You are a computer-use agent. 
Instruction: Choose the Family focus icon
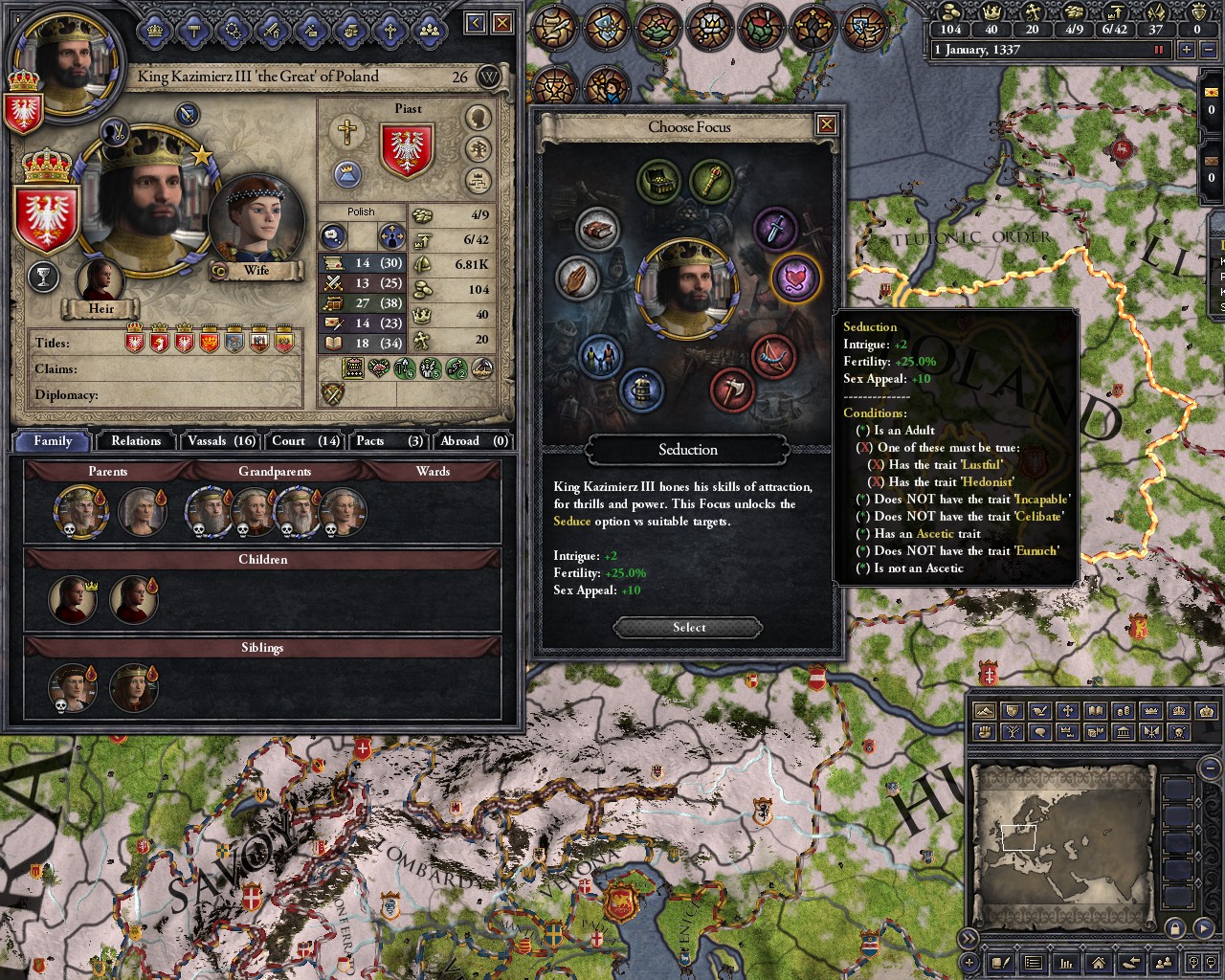click(x=600, y=357)
